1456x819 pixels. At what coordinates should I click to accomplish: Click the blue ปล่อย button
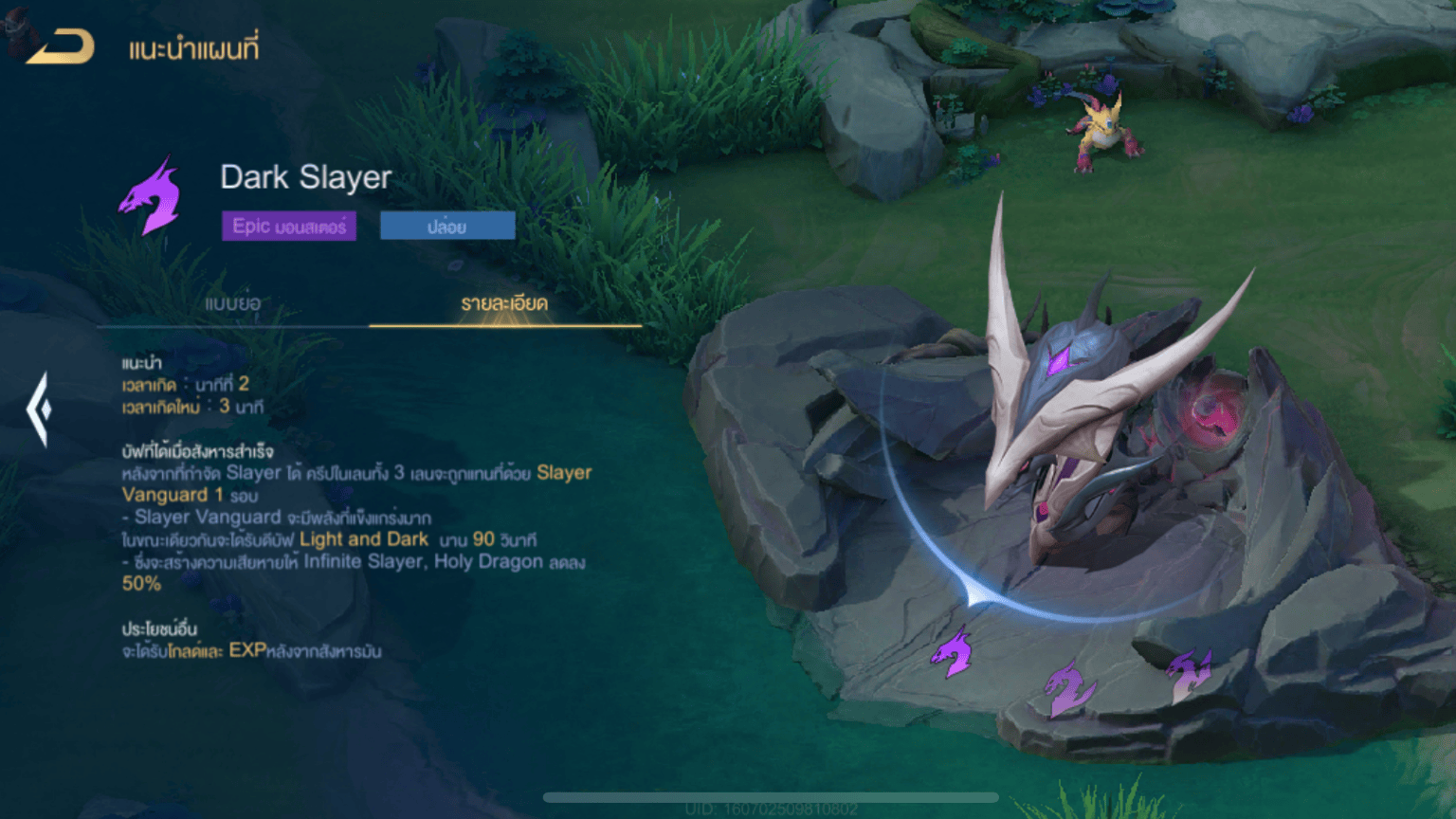(x=447, y=227)
